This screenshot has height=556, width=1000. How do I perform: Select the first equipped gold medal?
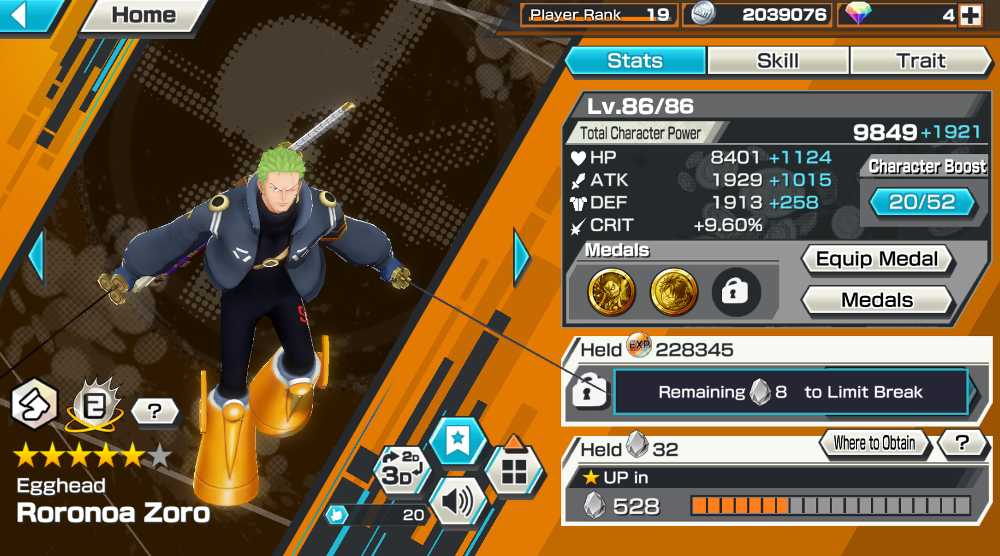pos(611,291)
